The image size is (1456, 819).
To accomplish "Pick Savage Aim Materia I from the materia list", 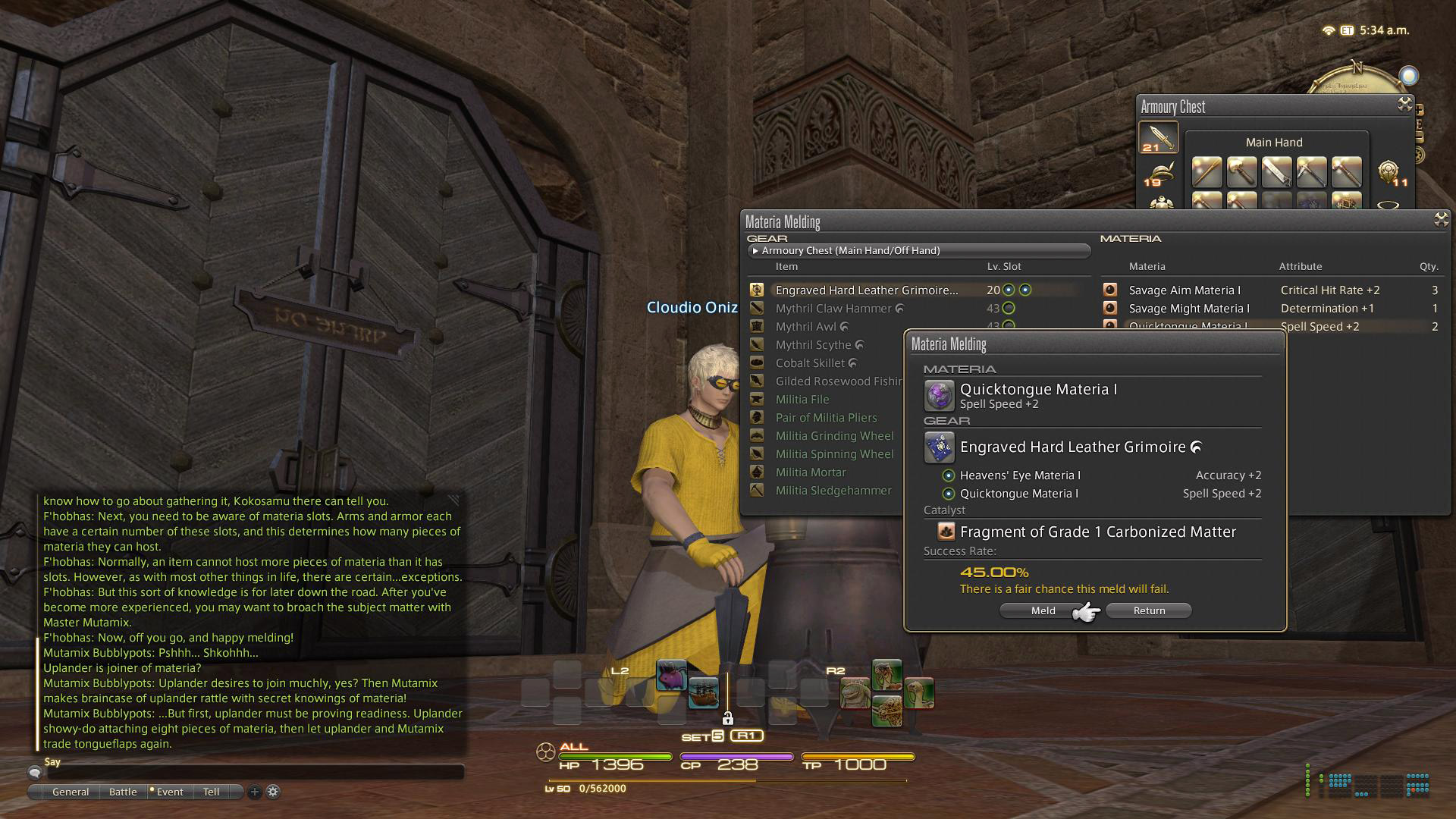I will [x=1185, y=290].
